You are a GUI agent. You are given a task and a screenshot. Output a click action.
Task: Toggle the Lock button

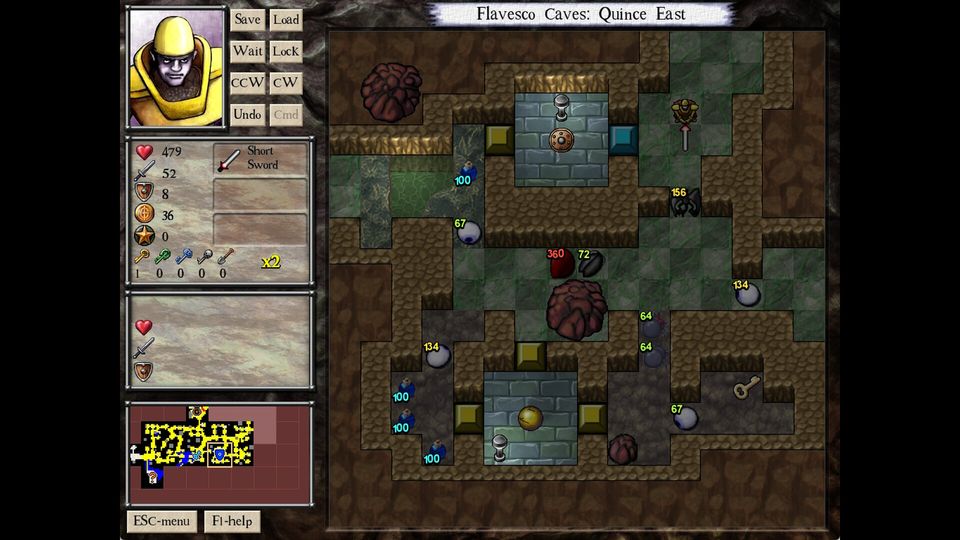286,51
